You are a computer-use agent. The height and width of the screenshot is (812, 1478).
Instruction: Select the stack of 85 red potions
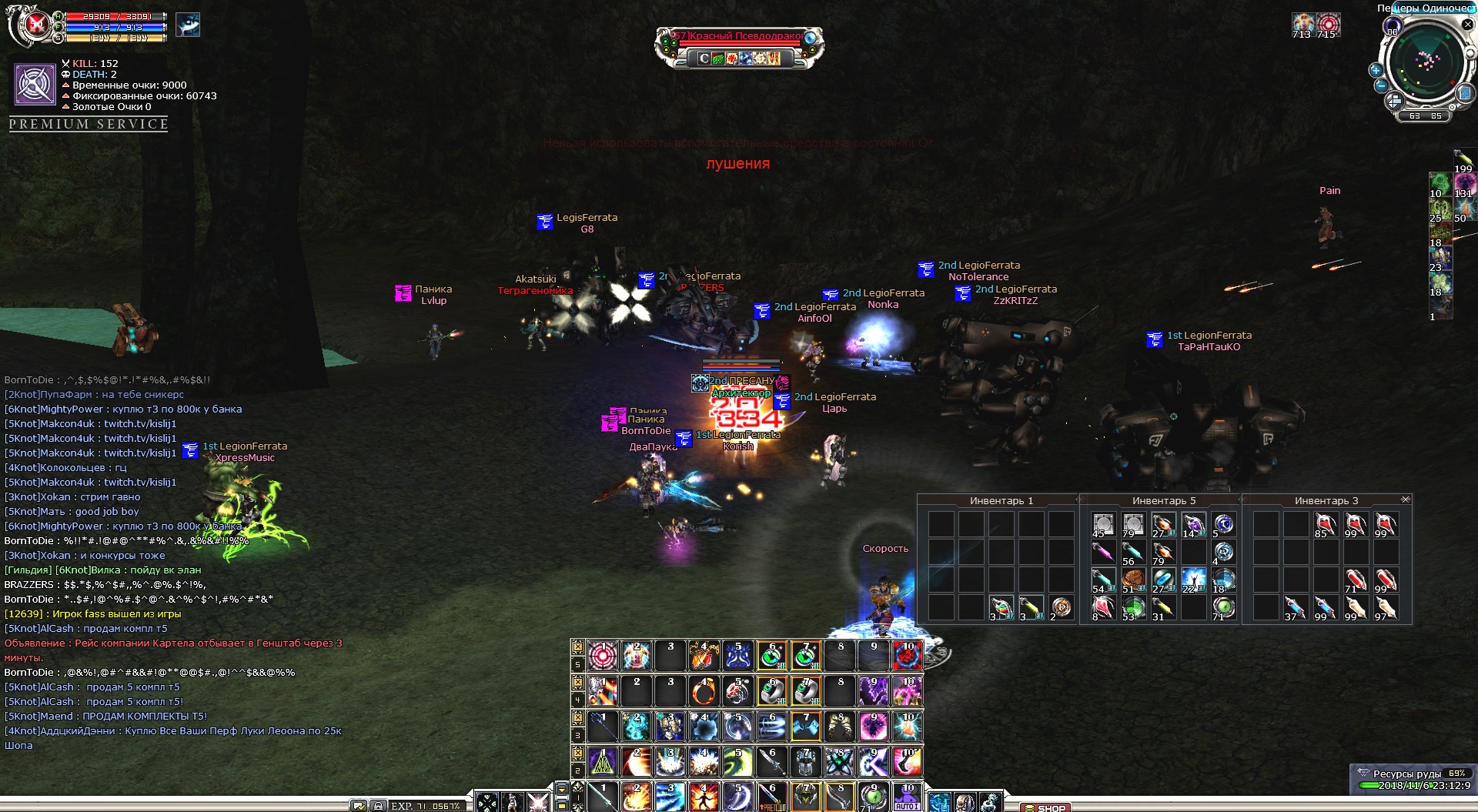[1325, 524]
